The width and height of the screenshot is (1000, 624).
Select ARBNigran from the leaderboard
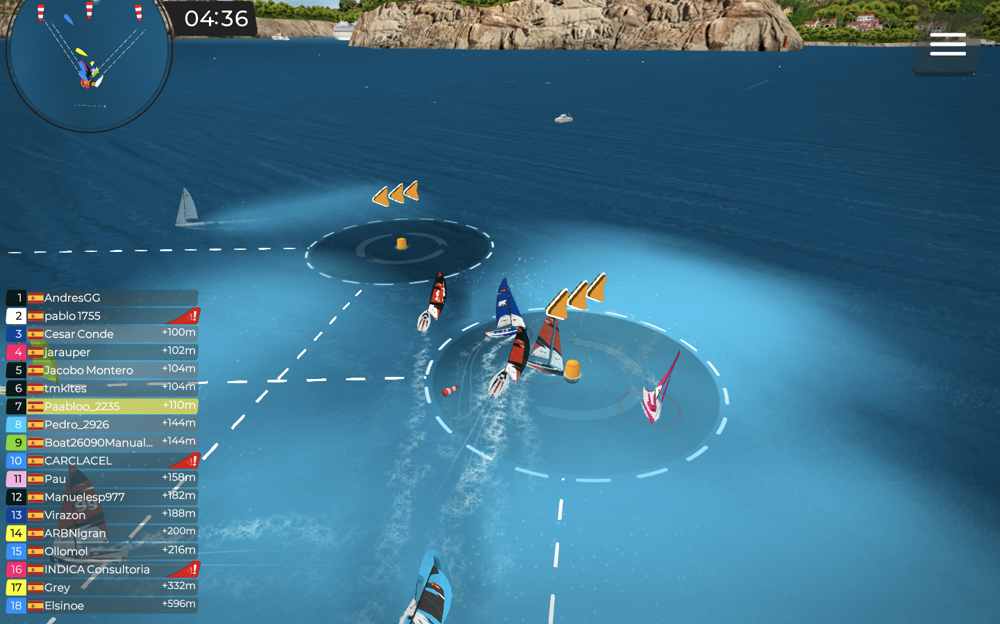[102, 533]
